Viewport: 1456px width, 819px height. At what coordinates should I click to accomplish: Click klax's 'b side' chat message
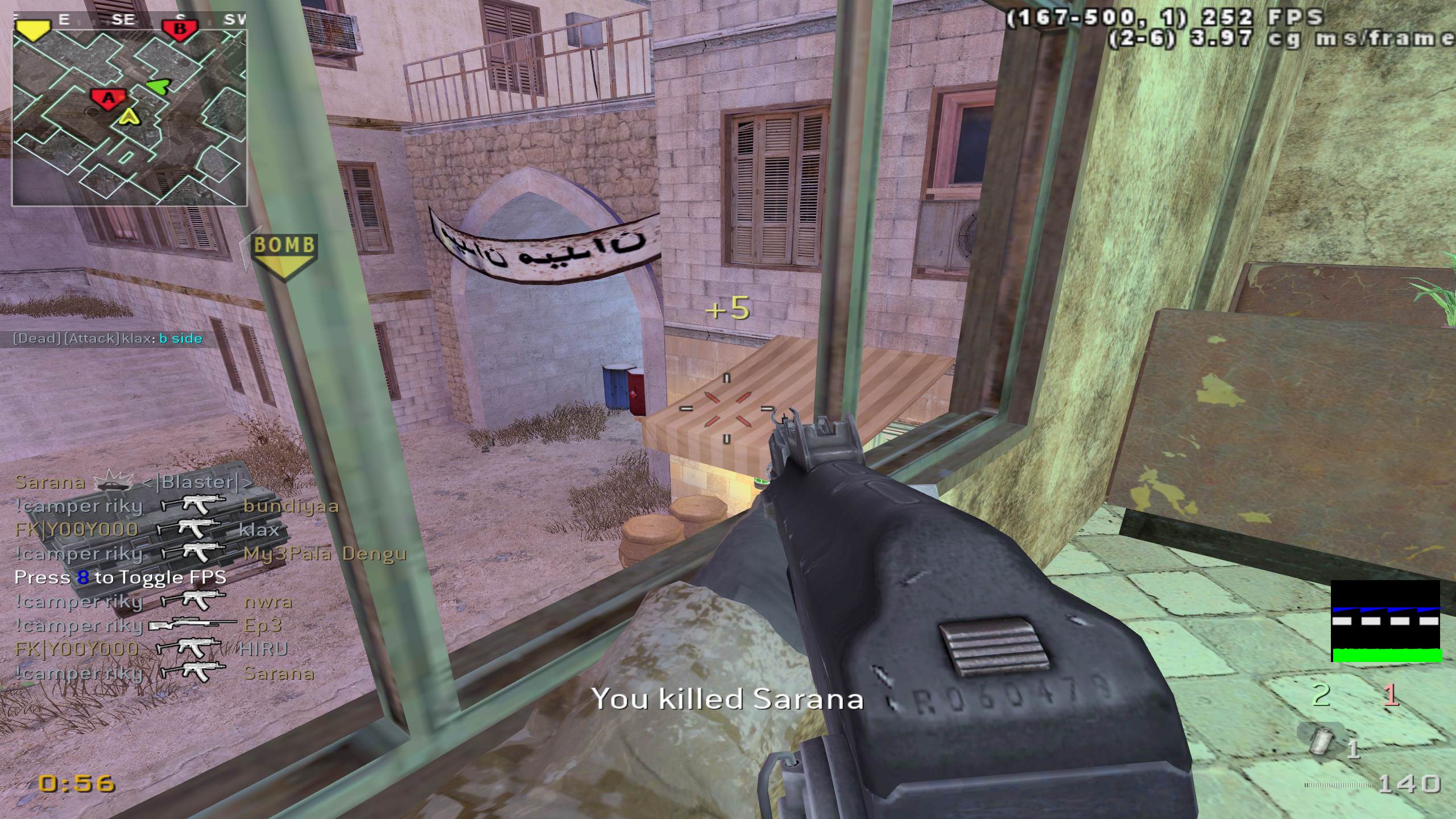click(108, 339)
